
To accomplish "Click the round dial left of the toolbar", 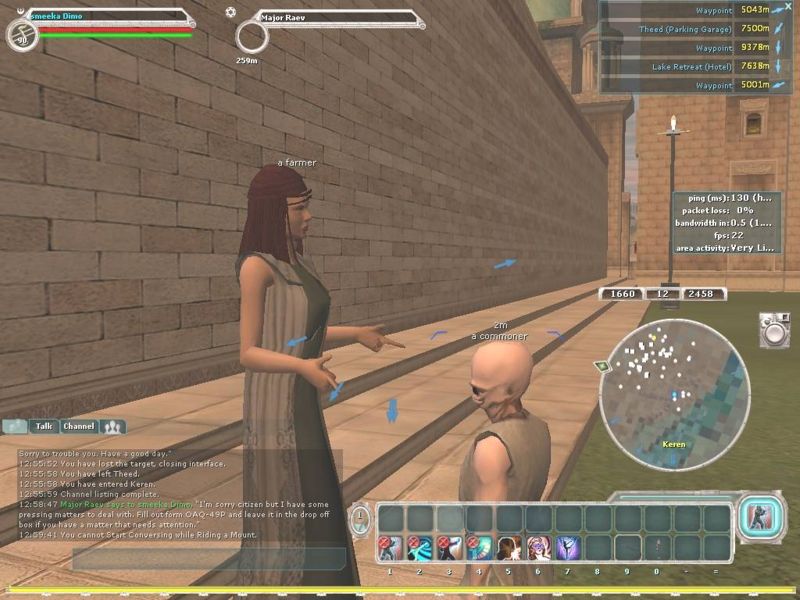I will click(361, 519).
